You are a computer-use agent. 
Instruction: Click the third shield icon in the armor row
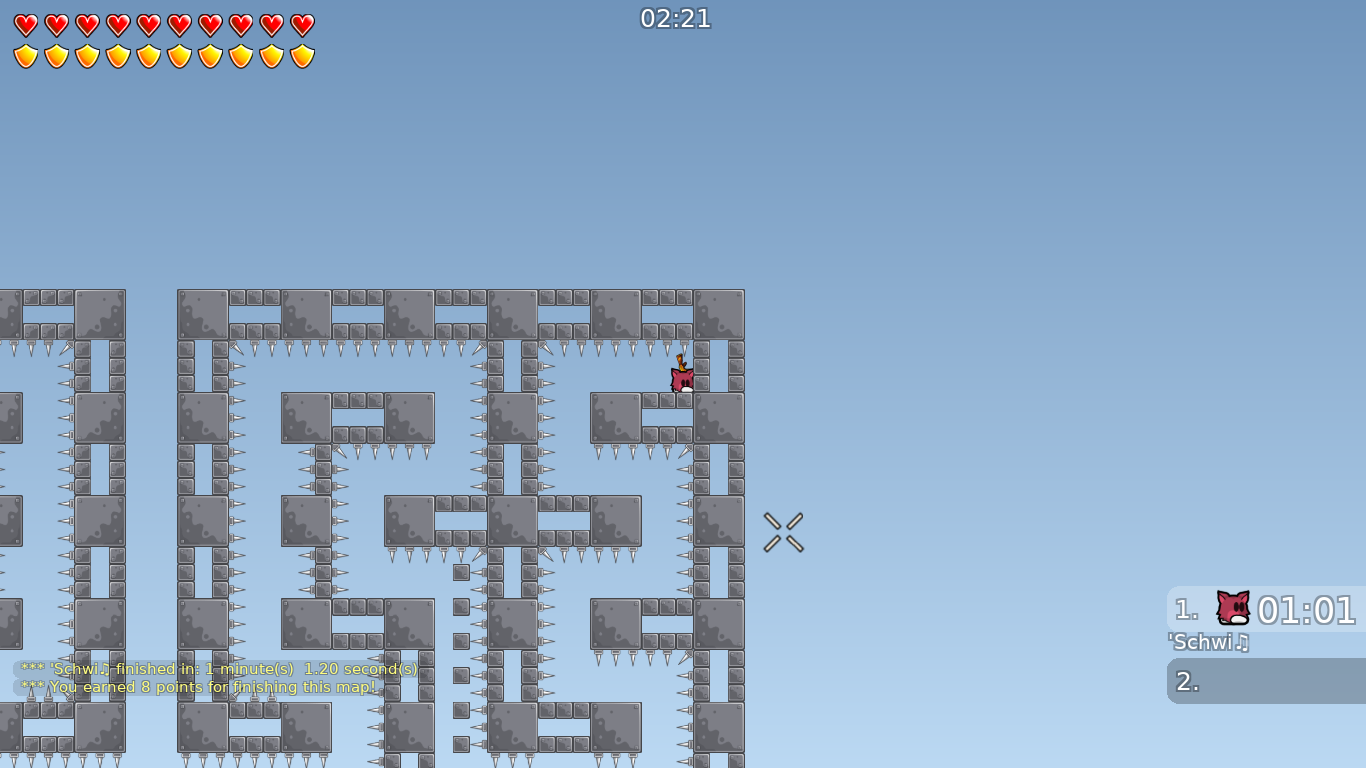tap(86, 55)
